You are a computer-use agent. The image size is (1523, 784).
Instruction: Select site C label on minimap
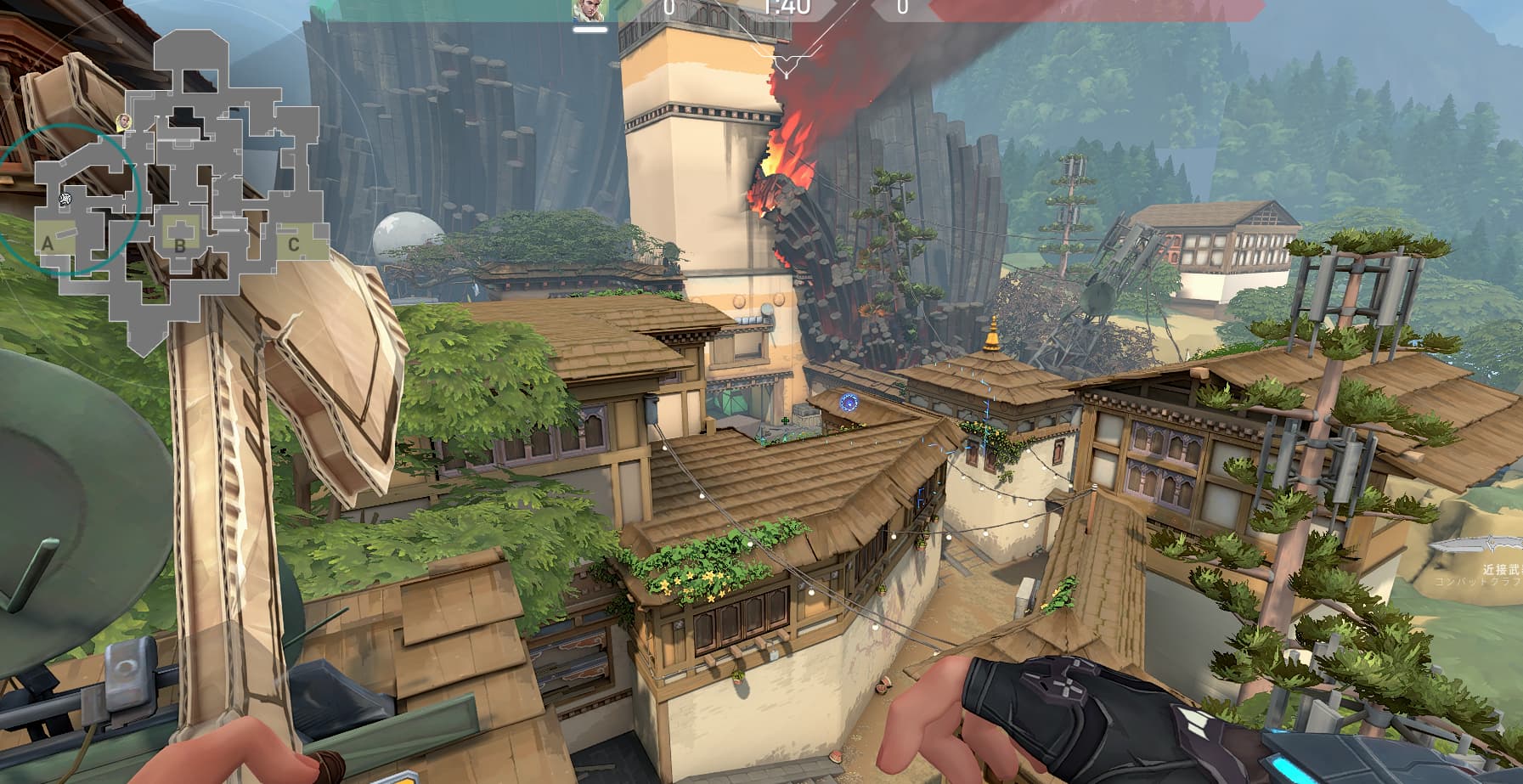point(293,245)
